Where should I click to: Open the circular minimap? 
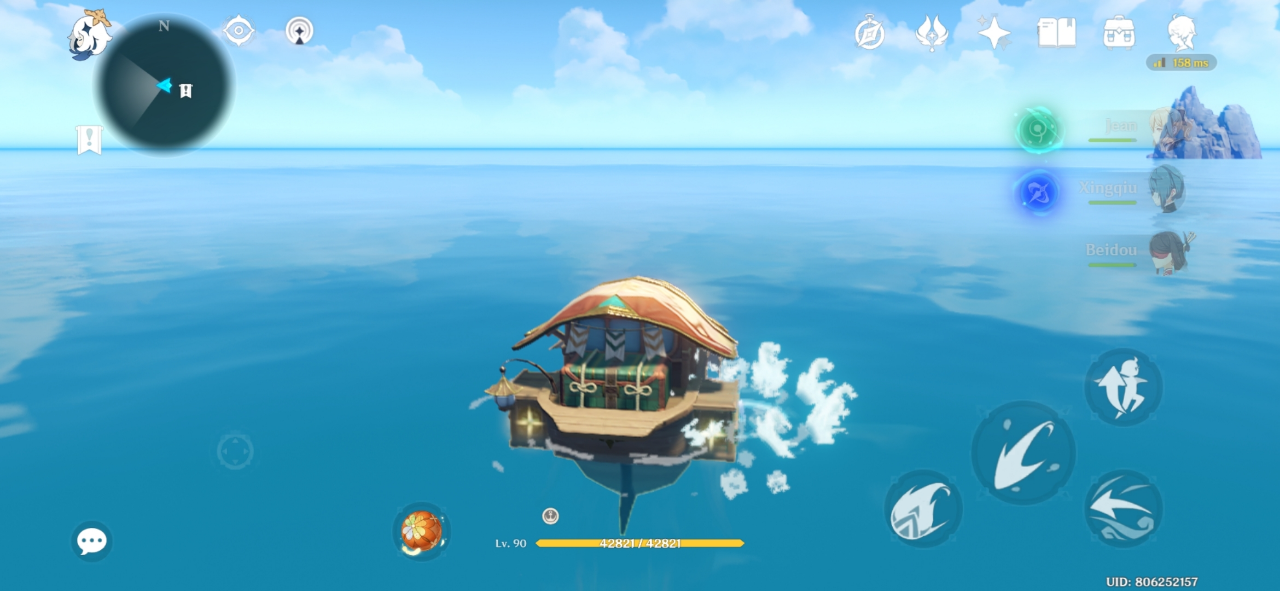coord(164,85)
